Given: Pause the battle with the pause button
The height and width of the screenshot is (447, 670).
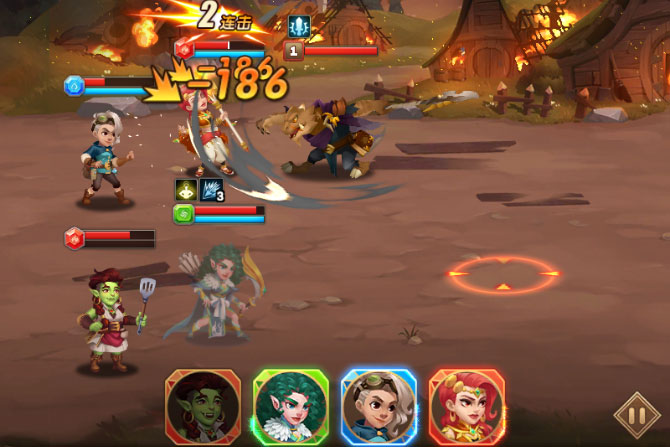Looking at the screenshot, I should pyautogui.click(x=636, y=414).
